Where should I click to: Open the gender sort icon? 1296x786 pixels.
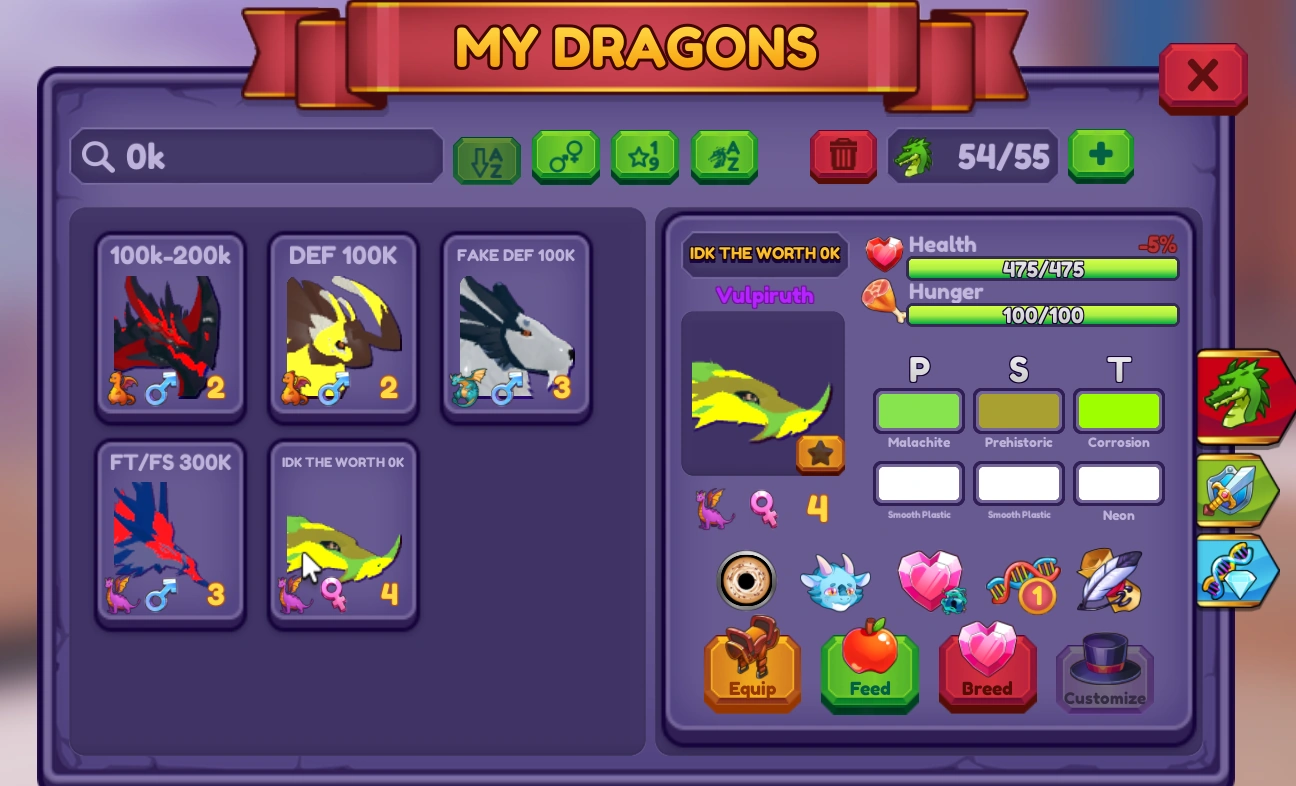pyautogui.click(x=565, y=156)
